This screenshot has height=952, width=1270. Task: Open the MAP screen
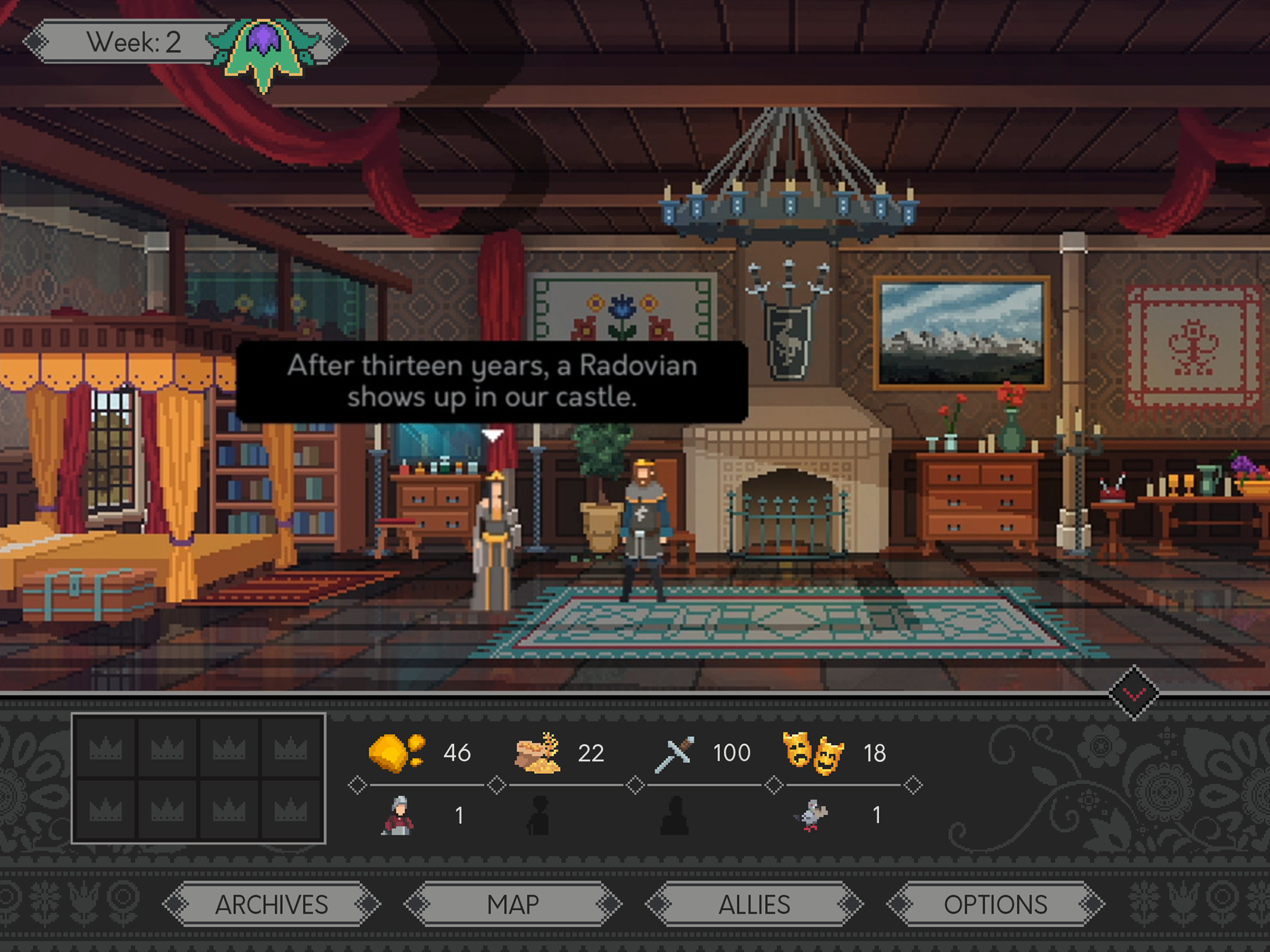[x=513, y=905]
